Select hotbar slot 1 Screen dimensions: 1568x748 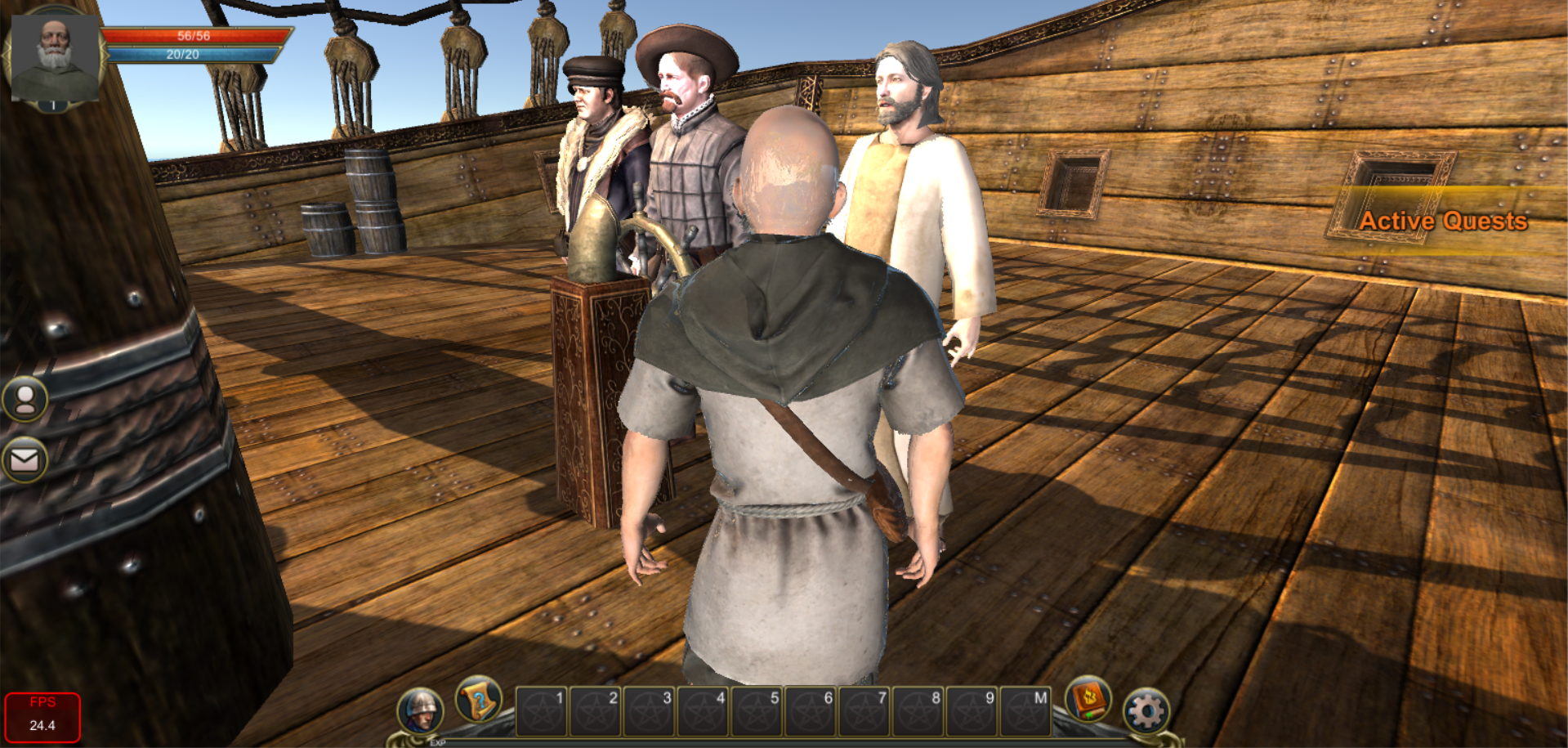click(542, 711)
